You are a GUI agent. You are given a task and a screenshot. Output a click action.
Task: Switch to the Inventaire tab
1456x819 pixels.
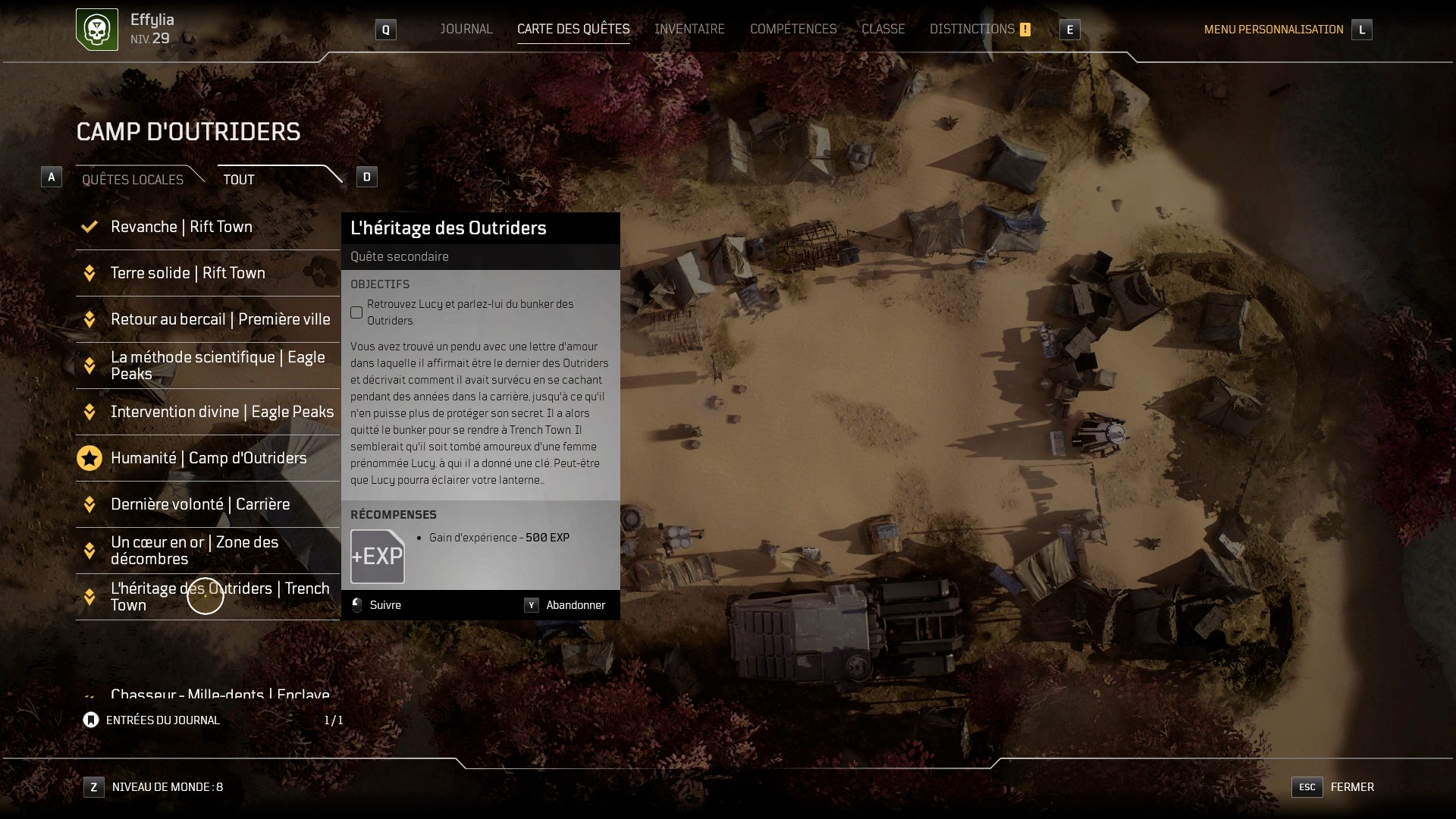[x=689, y=29]
